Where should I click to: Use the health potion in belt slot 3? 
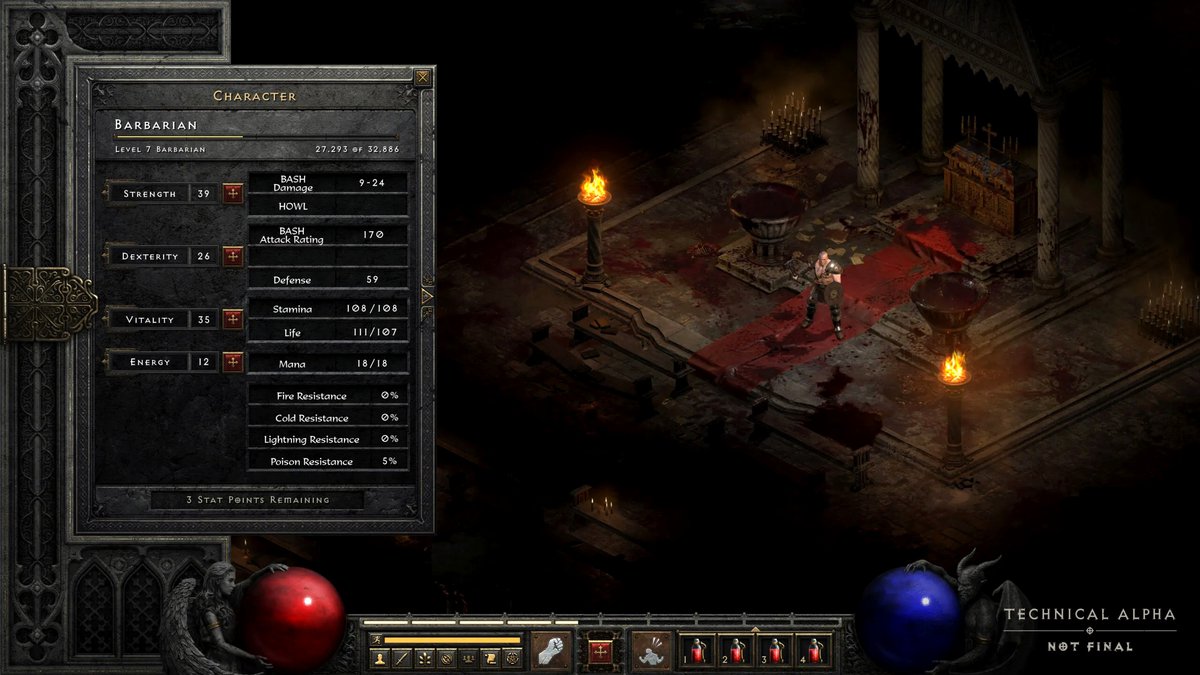point(776,651)
